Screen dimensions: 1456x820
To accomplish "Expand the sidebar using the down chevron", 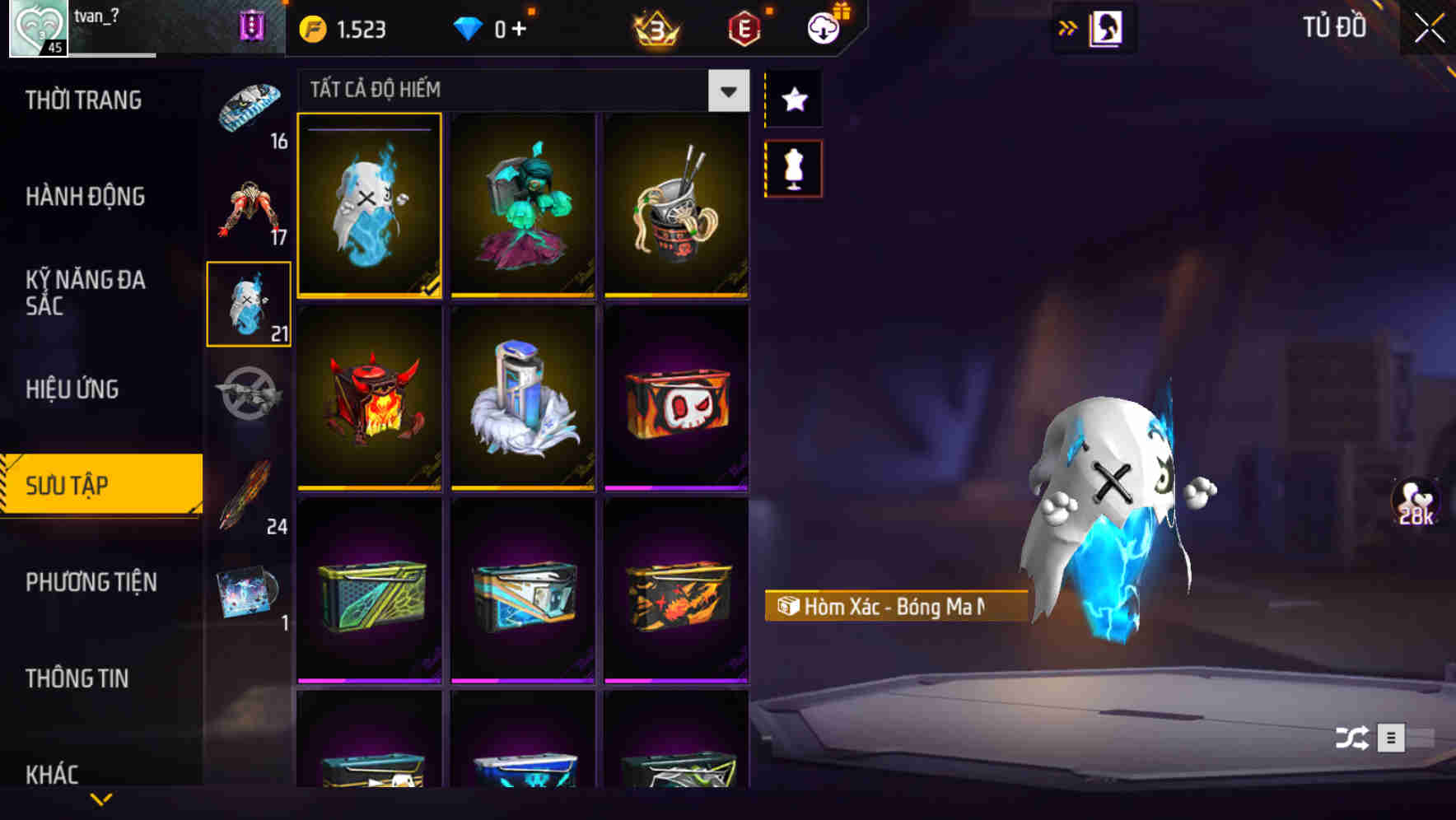I will pos(101,797).
